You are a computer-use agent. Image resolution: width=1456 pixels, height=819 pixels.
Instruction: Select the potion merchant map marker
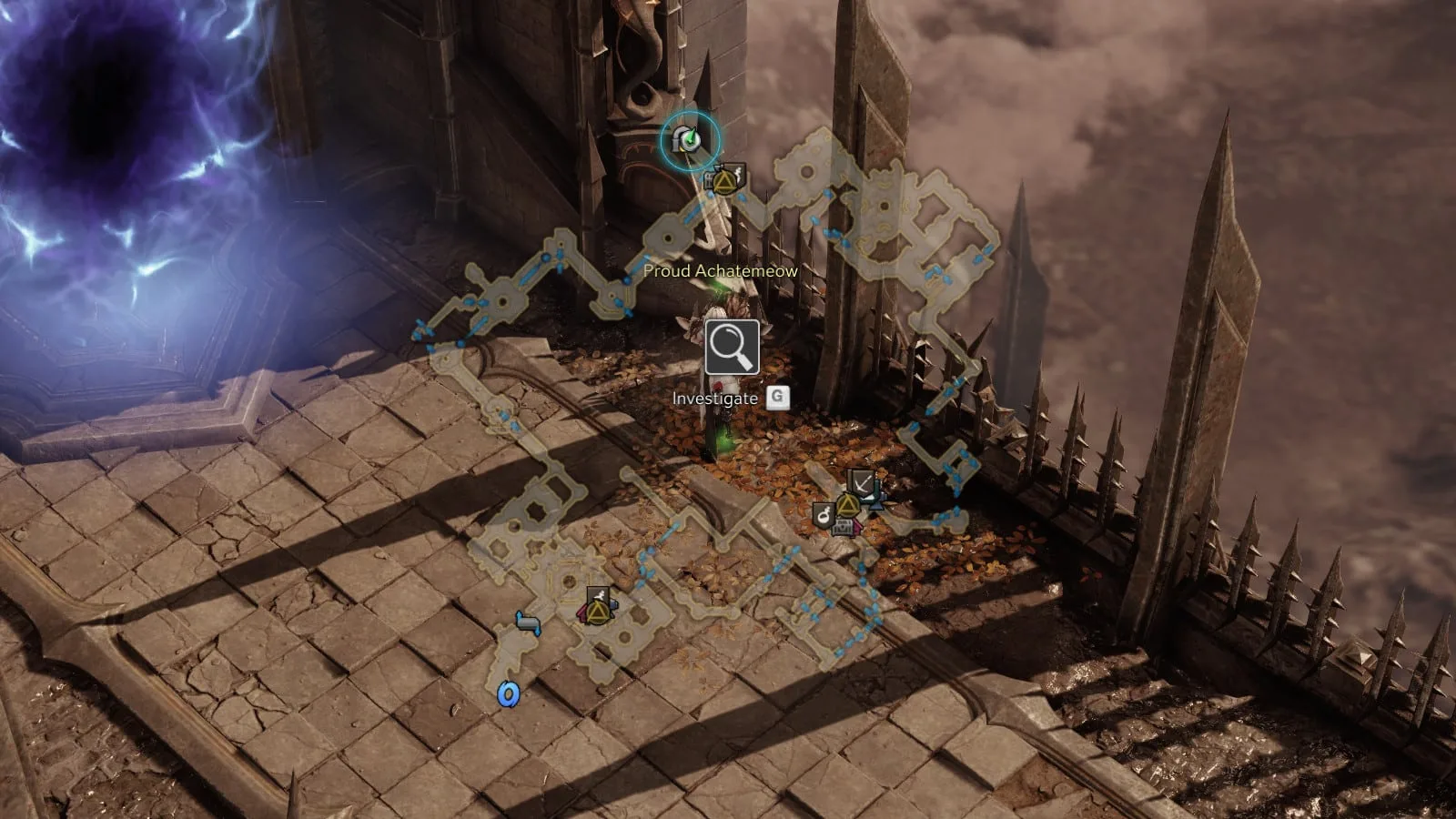(x=824, y=515)
